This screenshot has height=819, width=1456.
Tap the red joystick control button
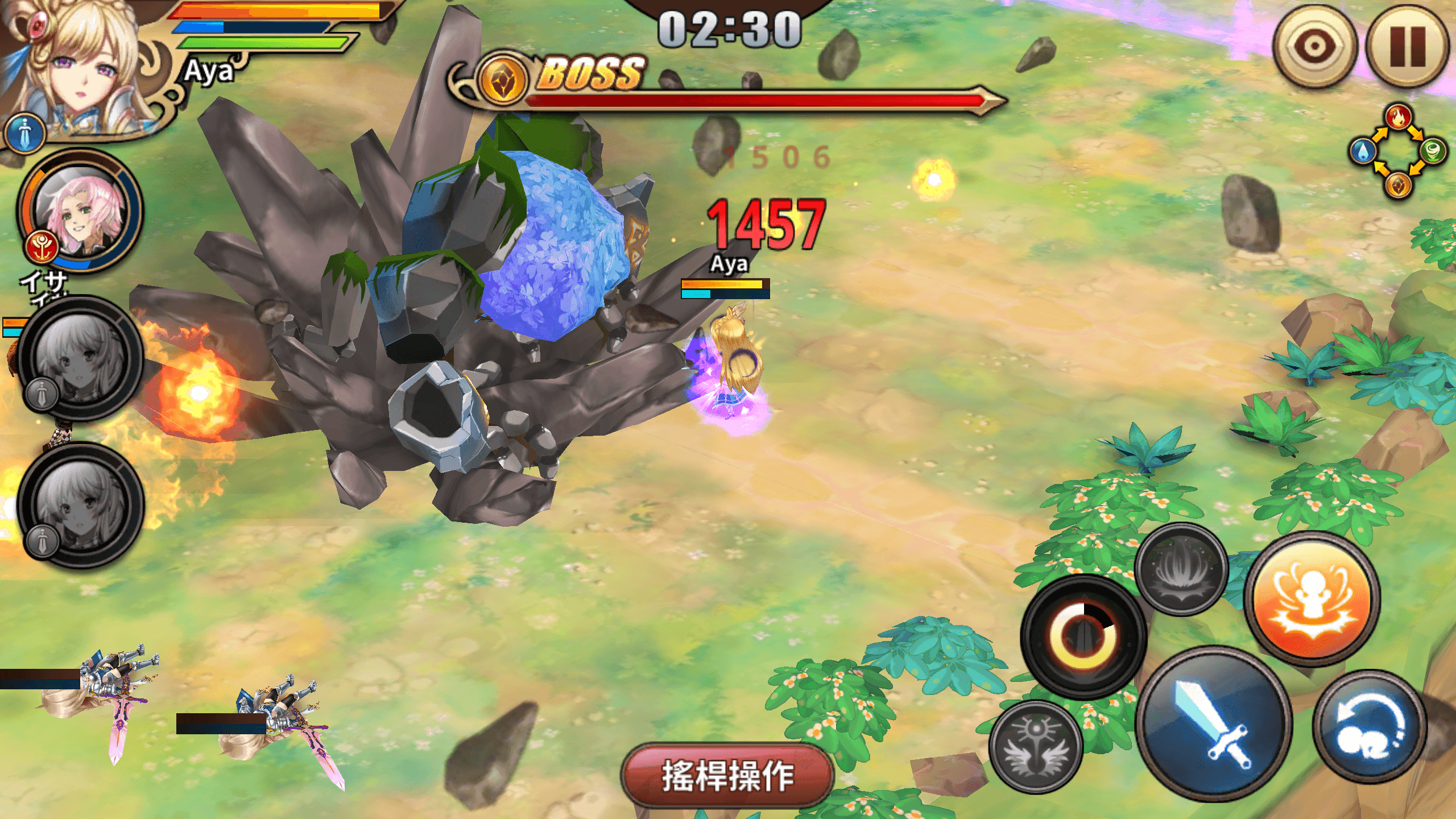pos(727,776)
